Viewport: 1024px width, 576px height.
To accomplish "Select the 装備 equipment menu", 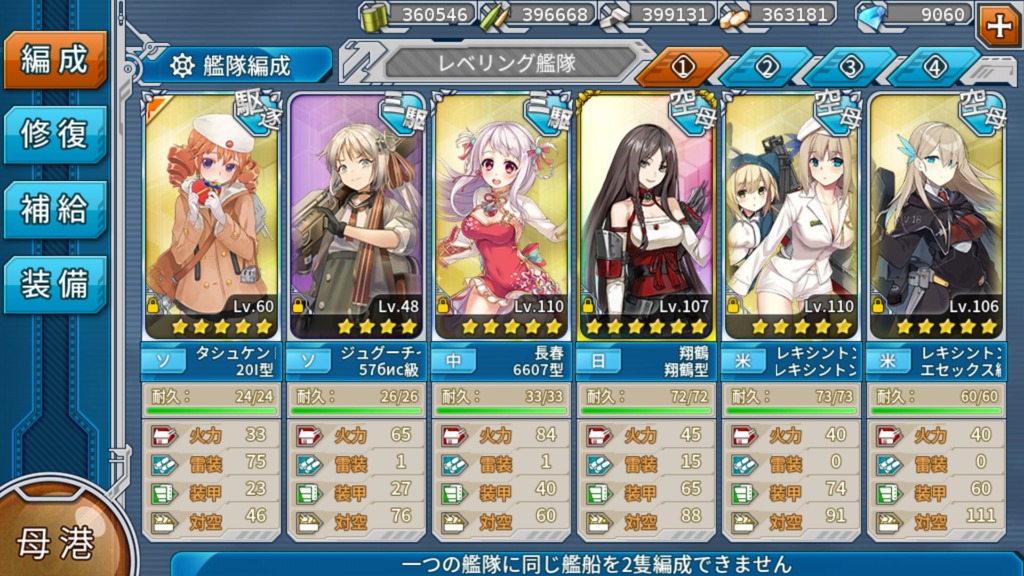I will (x=54, y=284).
